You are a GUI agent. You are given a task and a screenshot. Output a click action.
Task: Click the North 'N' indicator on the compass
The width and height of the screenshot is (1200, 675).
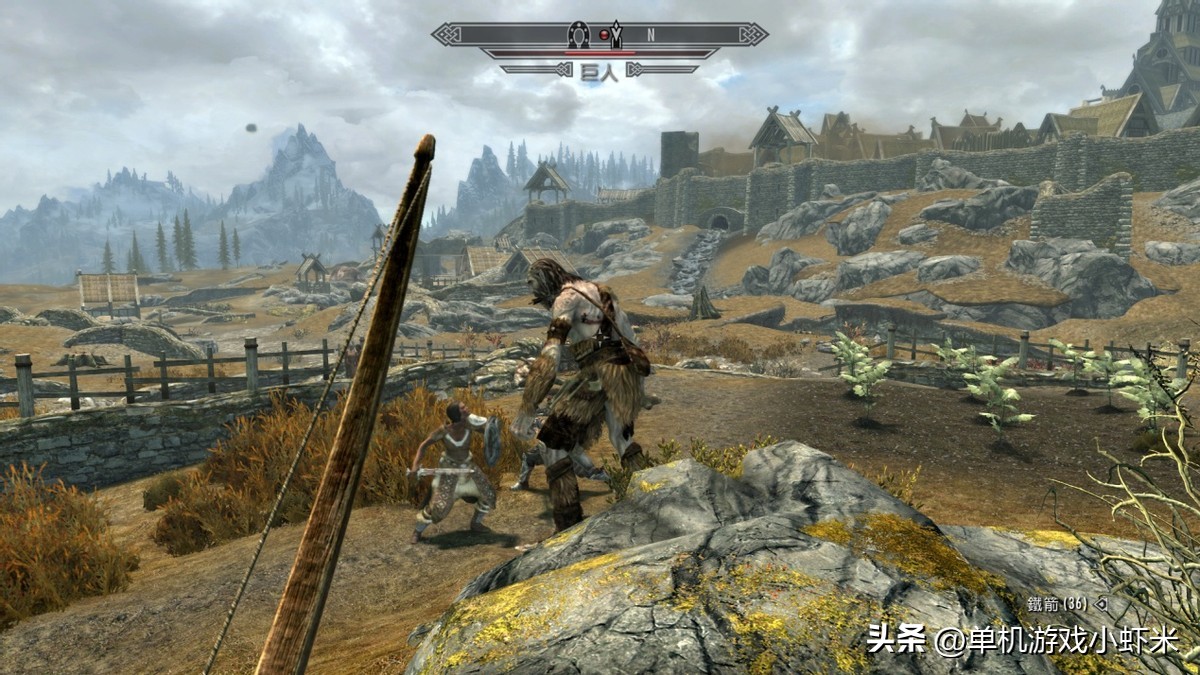[x=650, y=34]
